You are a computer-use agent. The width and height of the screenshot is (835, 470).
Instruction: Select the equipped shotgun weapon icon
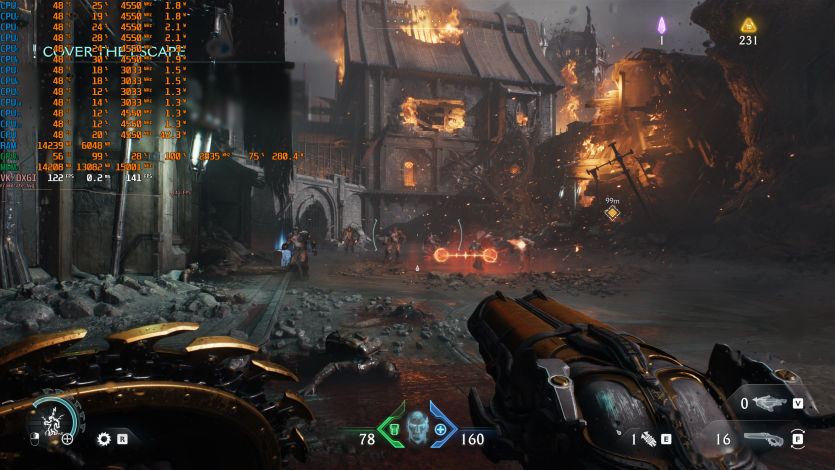[767, 438]
